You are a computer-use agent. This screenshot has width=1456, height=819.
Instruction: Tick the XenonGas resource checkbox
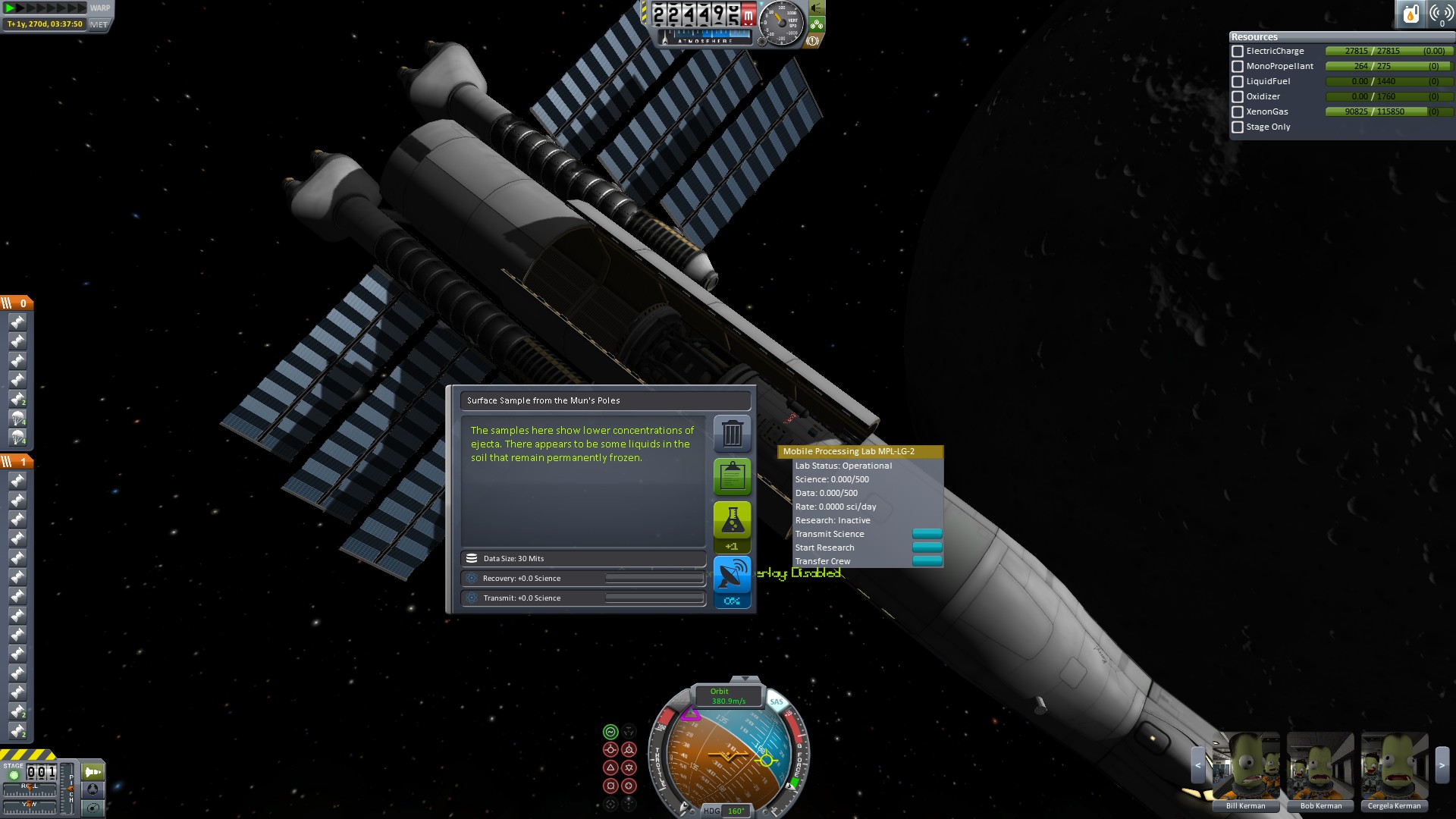coord(1238,112)
